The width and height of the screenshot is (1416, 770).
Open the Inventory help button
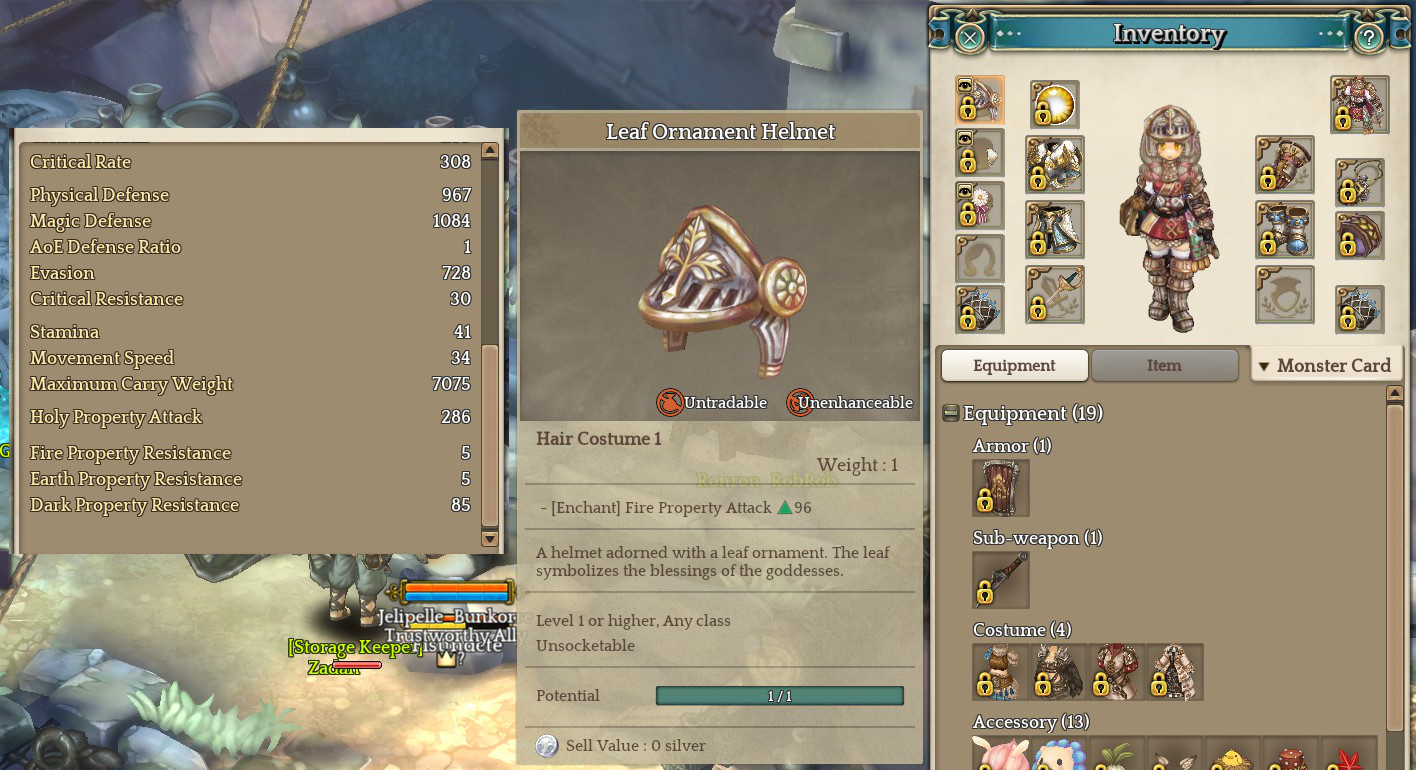point(1368,38)
